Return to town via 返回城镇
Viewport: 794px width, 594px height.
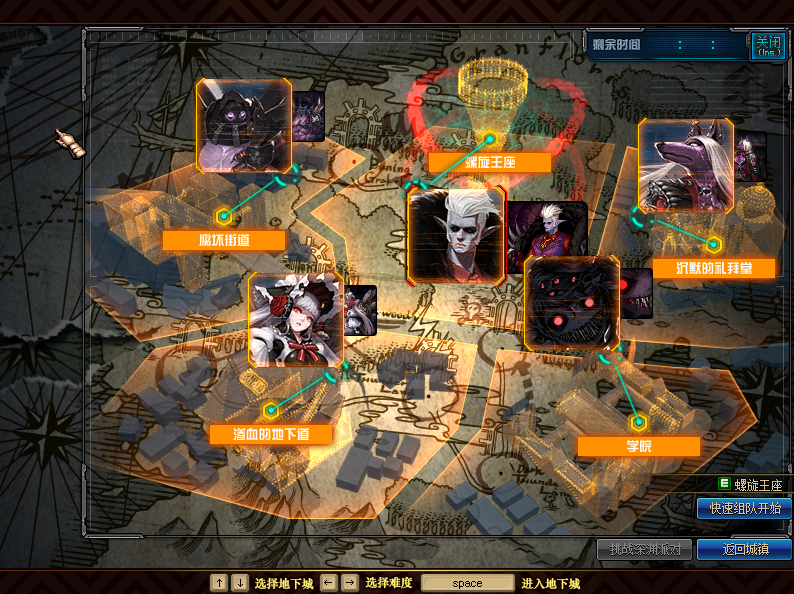point(743,549)
